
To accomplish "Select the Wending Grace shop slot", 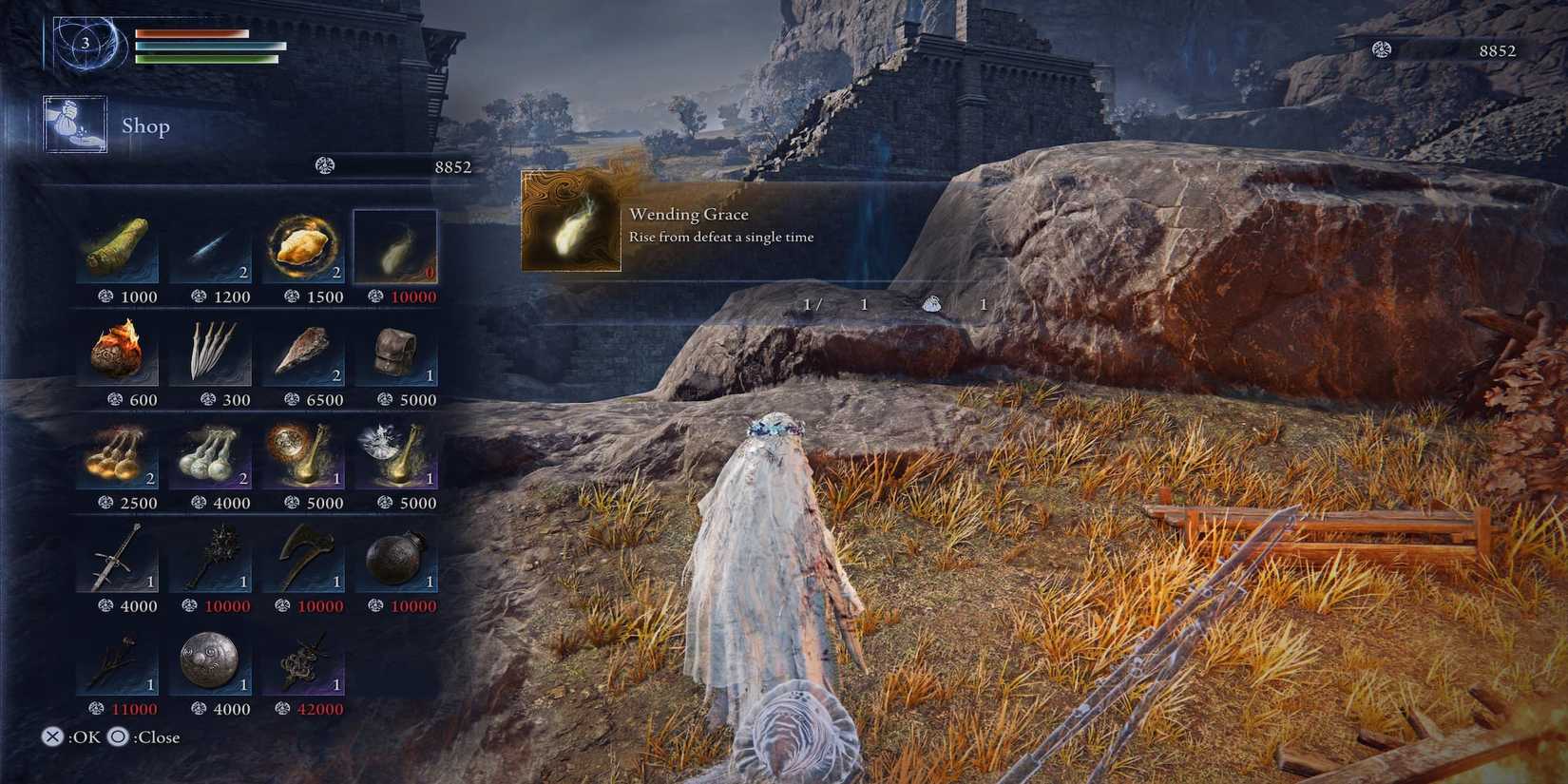I will coord(395,247).
